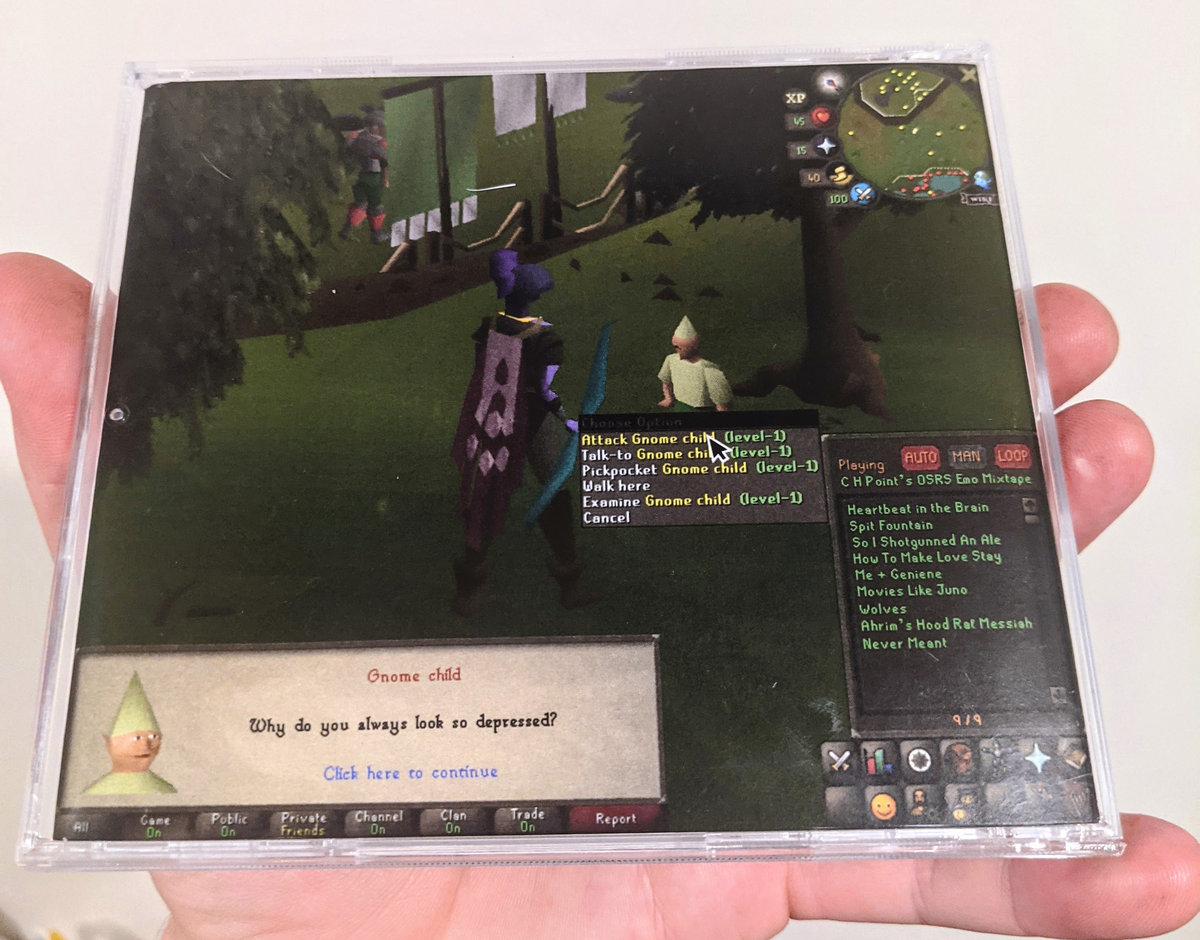Toggle the XP drops orb
The image size is (1200, 940).
pyautogui.click(x=796, y=97)
